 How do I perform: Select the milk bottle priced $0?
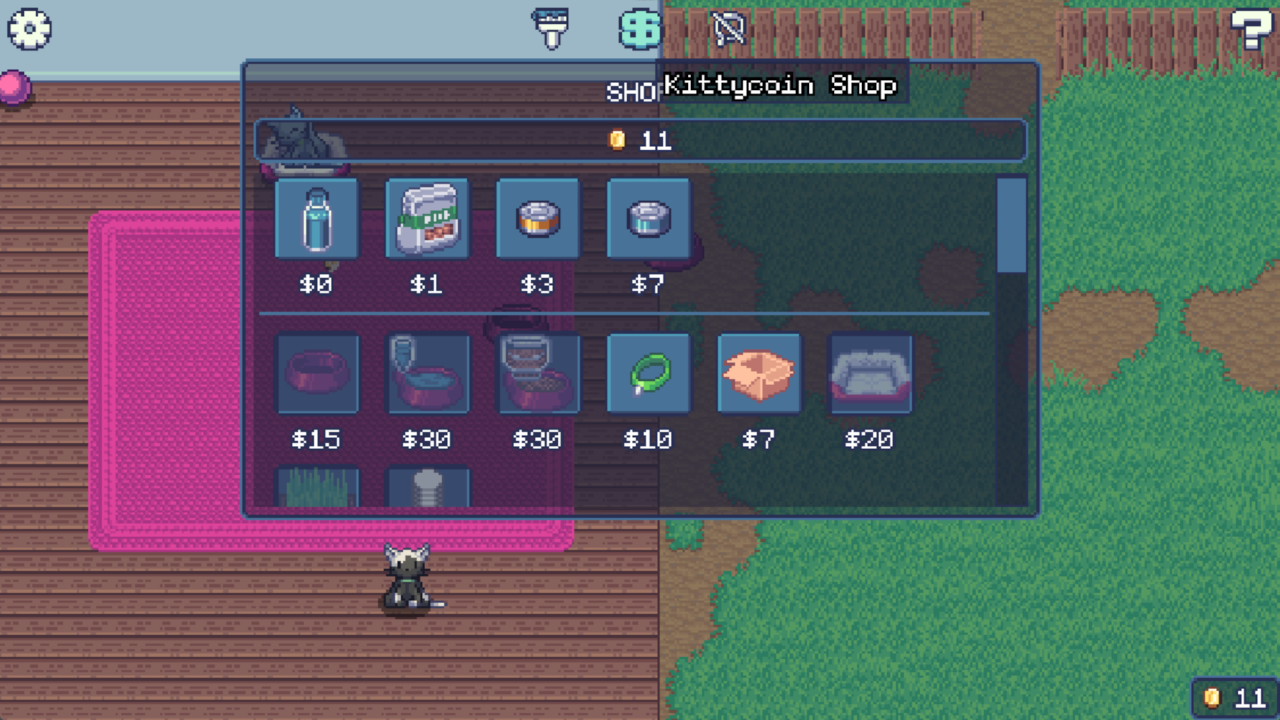317,218
